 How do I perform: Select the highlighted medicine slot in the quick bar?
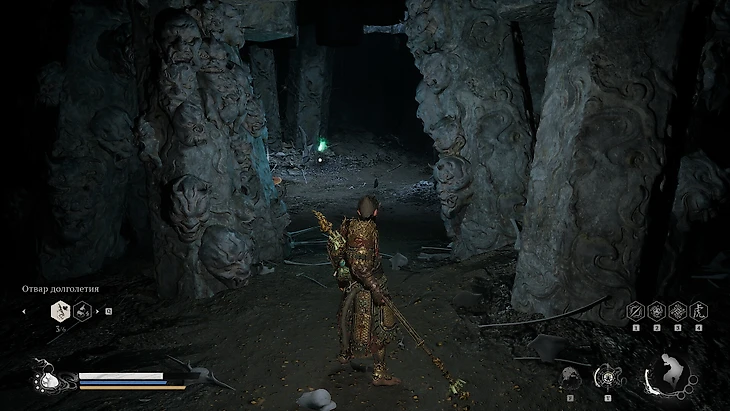[x=60, y=311]
